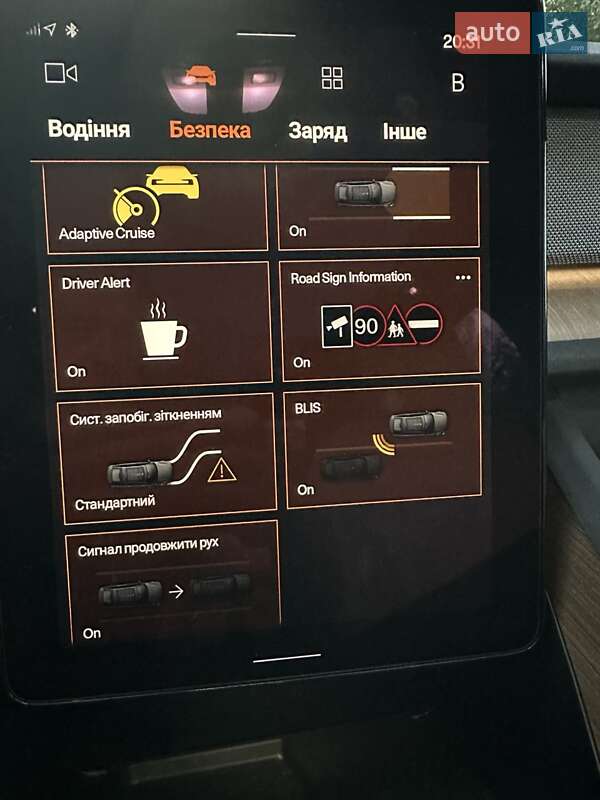Select the Безпека tab
600x800 pixels.
pos(210,130)
